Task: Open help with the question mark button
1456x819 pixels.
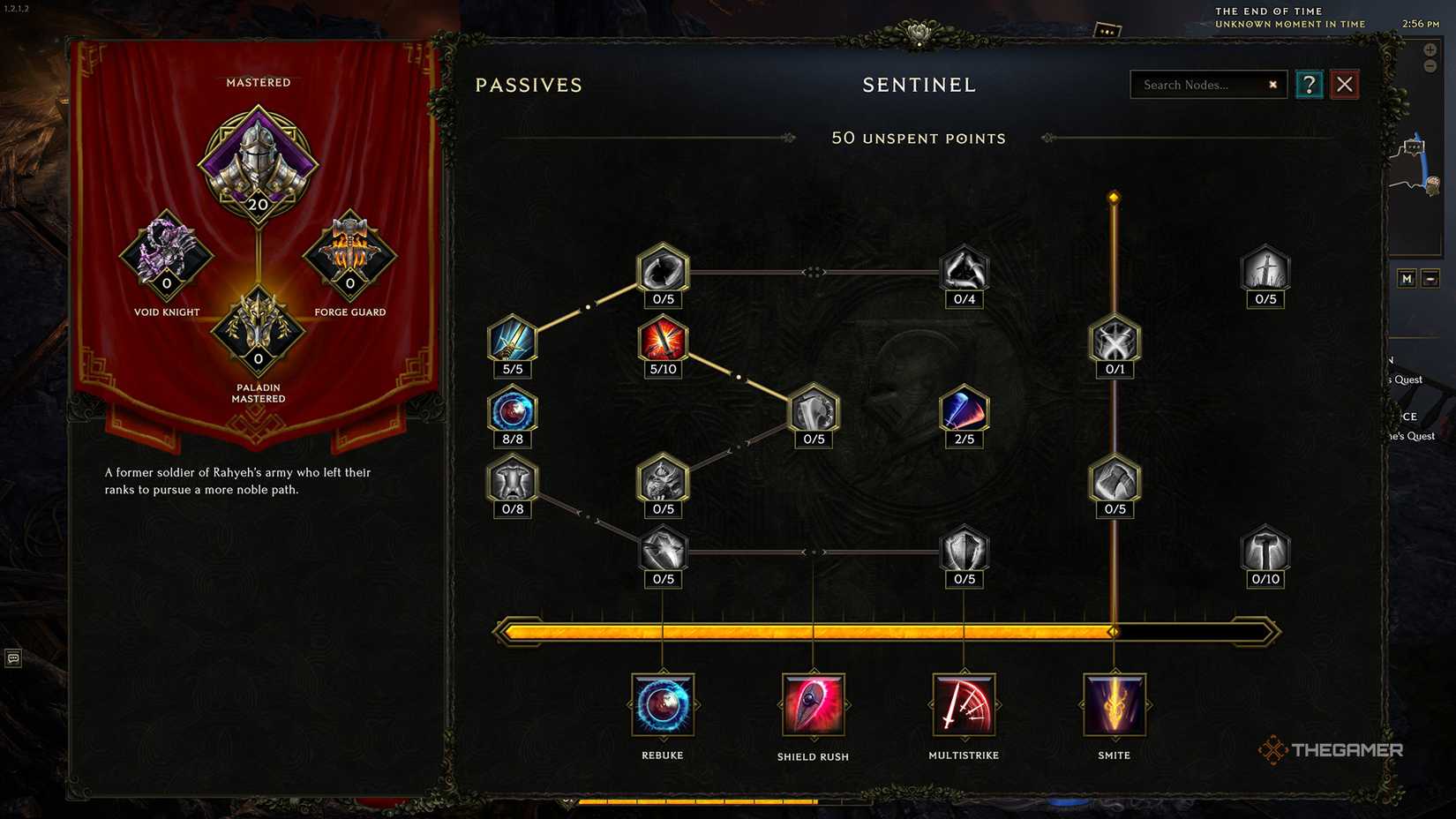Action: 1309,84
